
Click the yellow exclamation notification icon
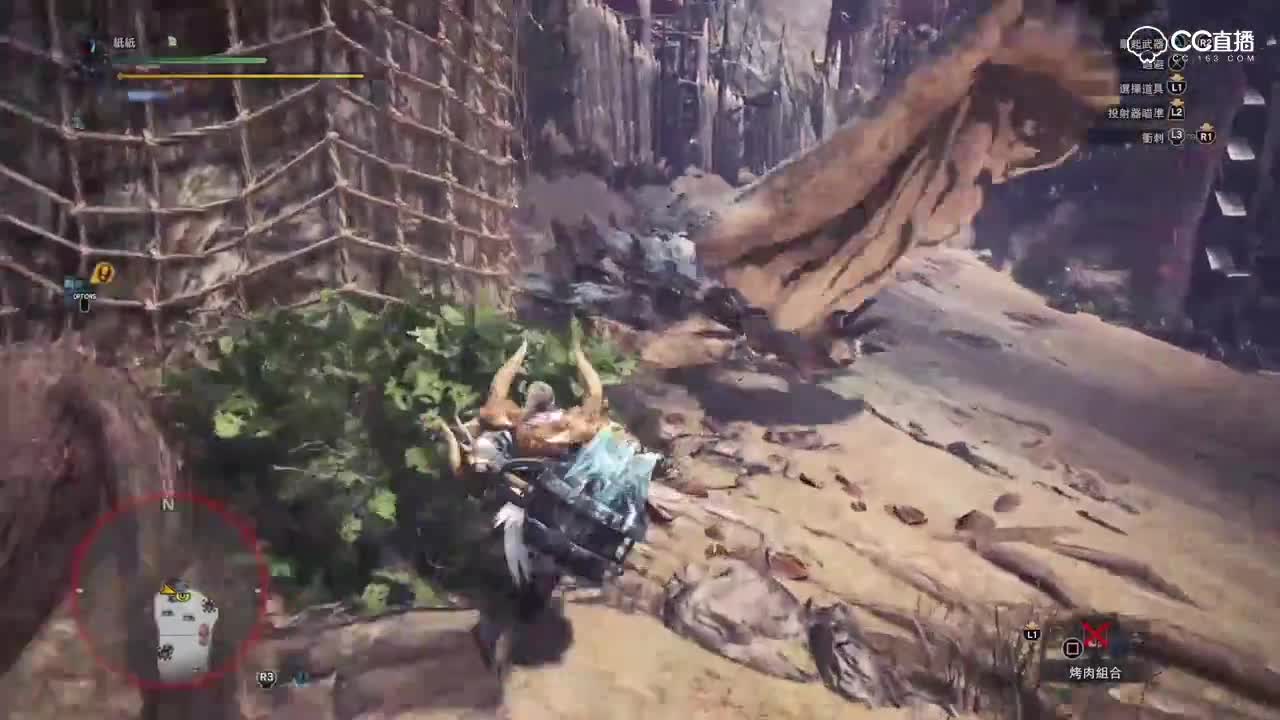[x=102, y=273]
